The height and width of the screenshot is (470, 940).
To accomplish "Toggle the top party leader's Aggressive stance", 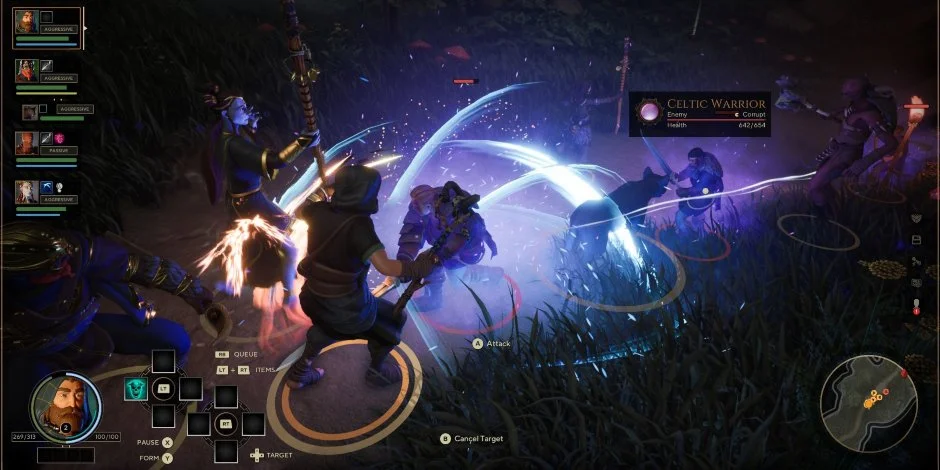I will point(59,31).
